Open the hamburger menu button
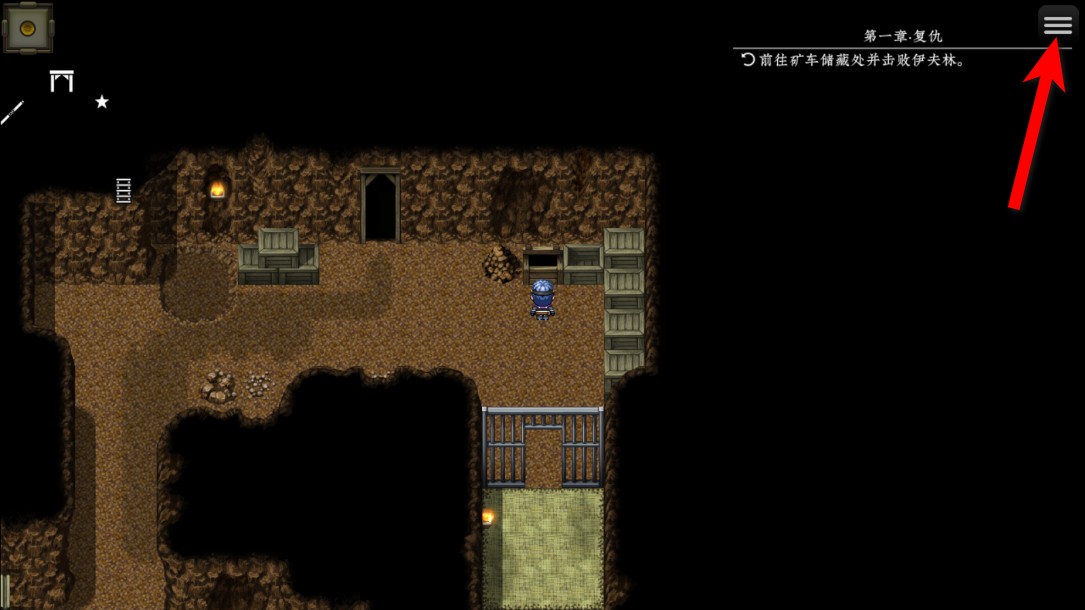1085x610 pixels. (x=1057, y=26)
